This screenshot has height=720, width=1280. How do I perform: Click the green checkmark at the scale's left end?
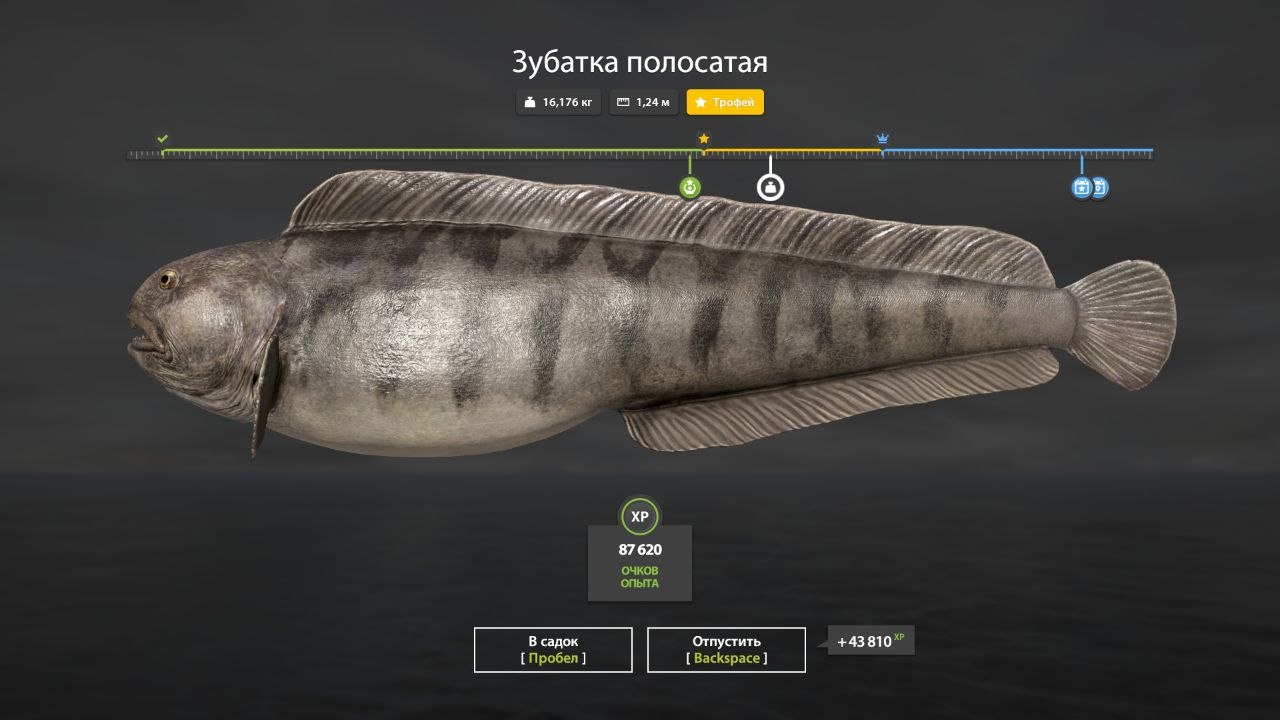160,138
